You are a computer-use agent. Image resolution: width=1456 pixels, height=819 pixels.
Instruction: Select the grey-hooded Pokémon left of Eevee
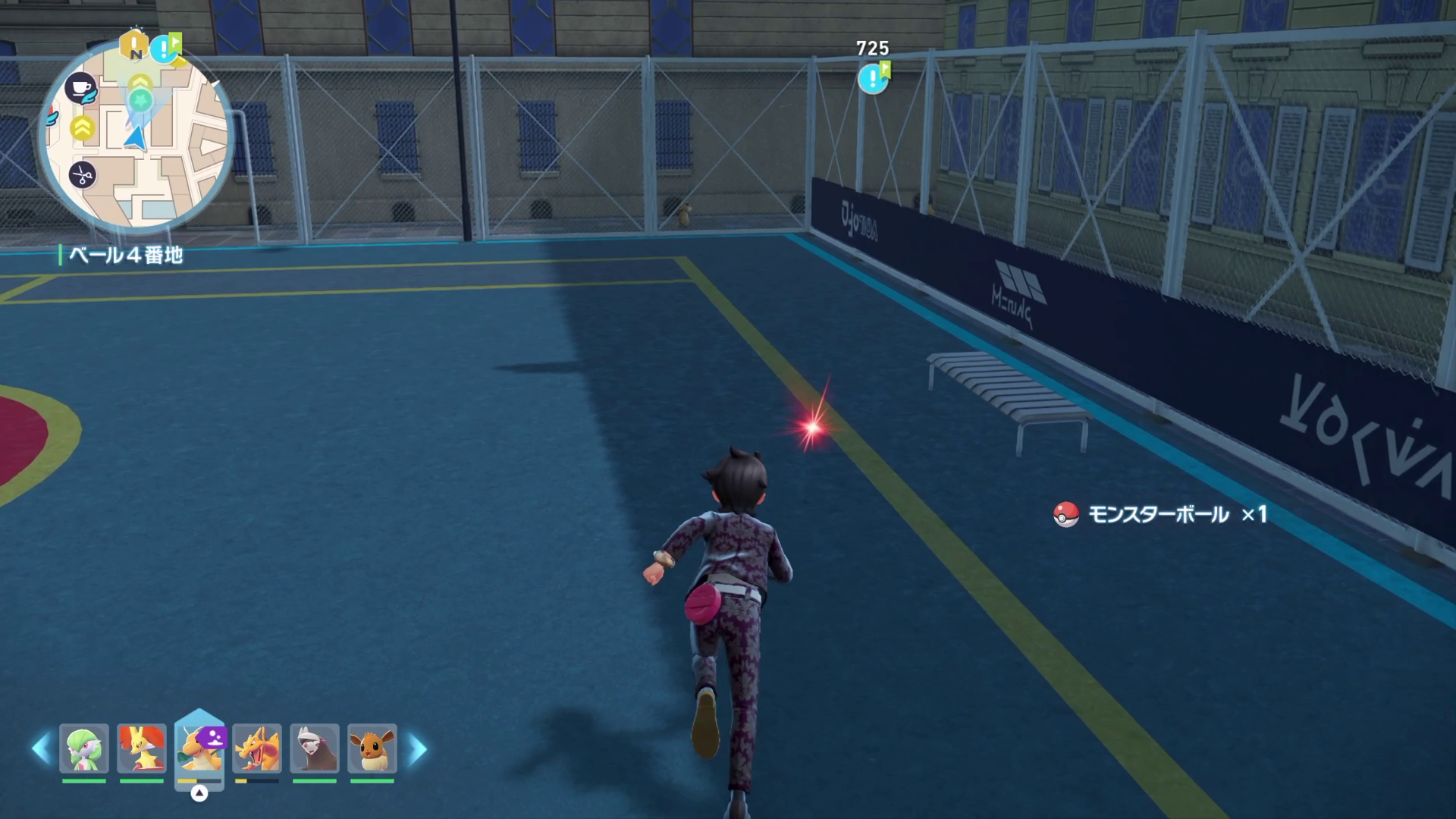pyautogui.click(x=315, y=748)
